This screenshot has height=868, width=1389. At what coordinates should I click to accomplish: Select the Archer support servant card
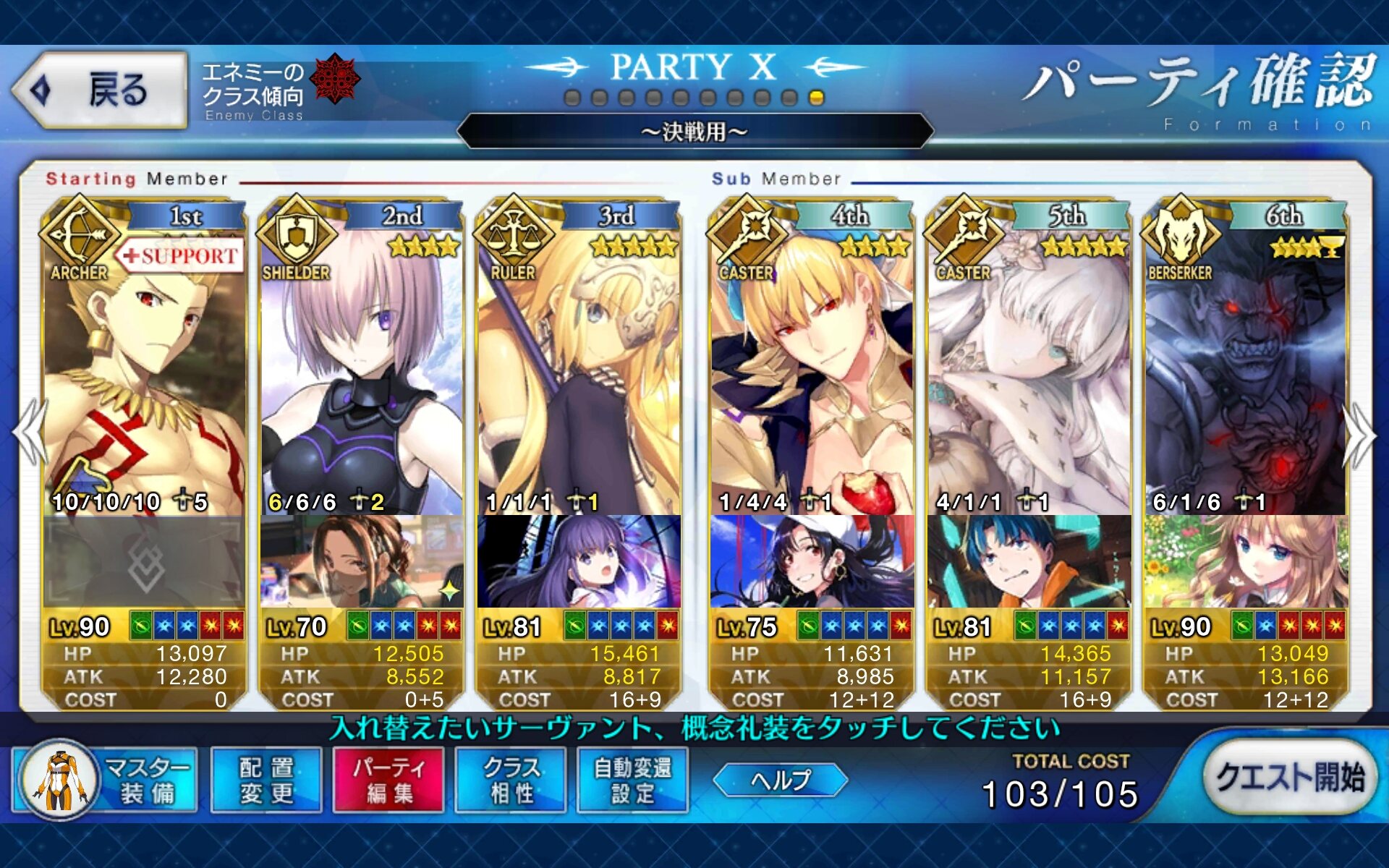(145, 376)
